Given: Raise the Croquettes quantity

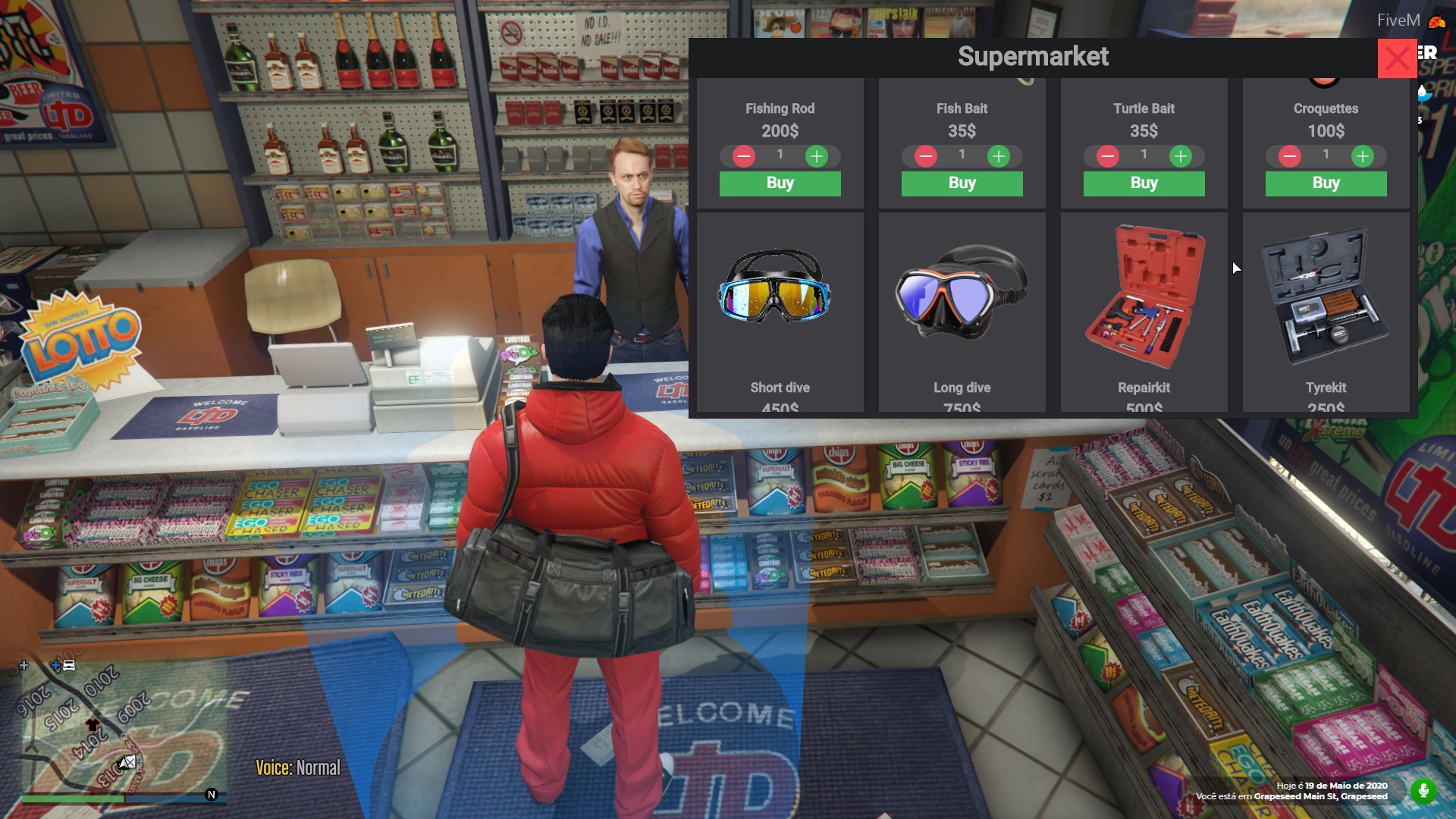Looking at the screenshot, I should (1363, 156).
